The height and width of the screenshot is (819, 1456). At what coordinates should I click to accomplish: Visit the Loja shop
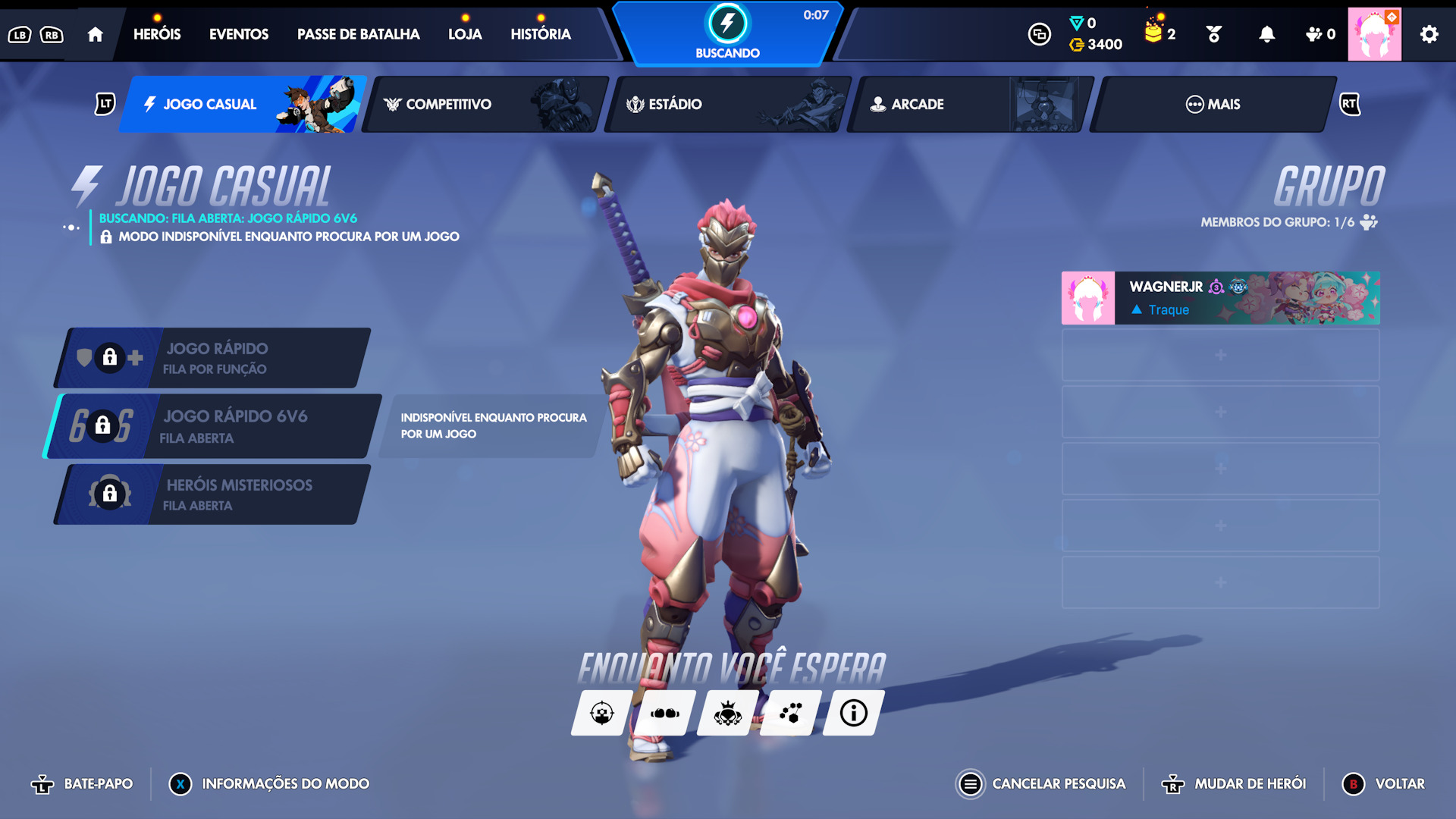pos(465,34)
